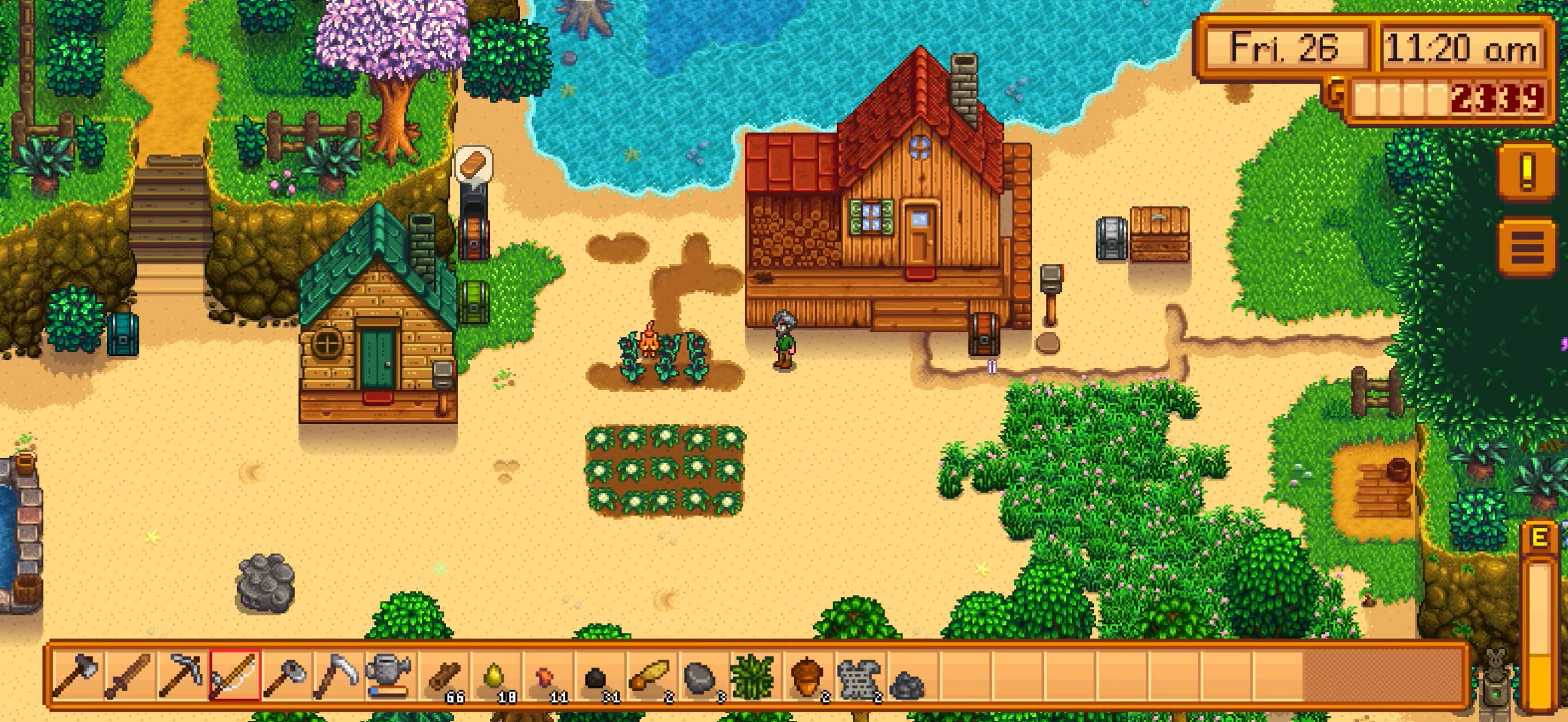
Task: Choose the pickaxe tool slot
Action: tap(182, 674)
